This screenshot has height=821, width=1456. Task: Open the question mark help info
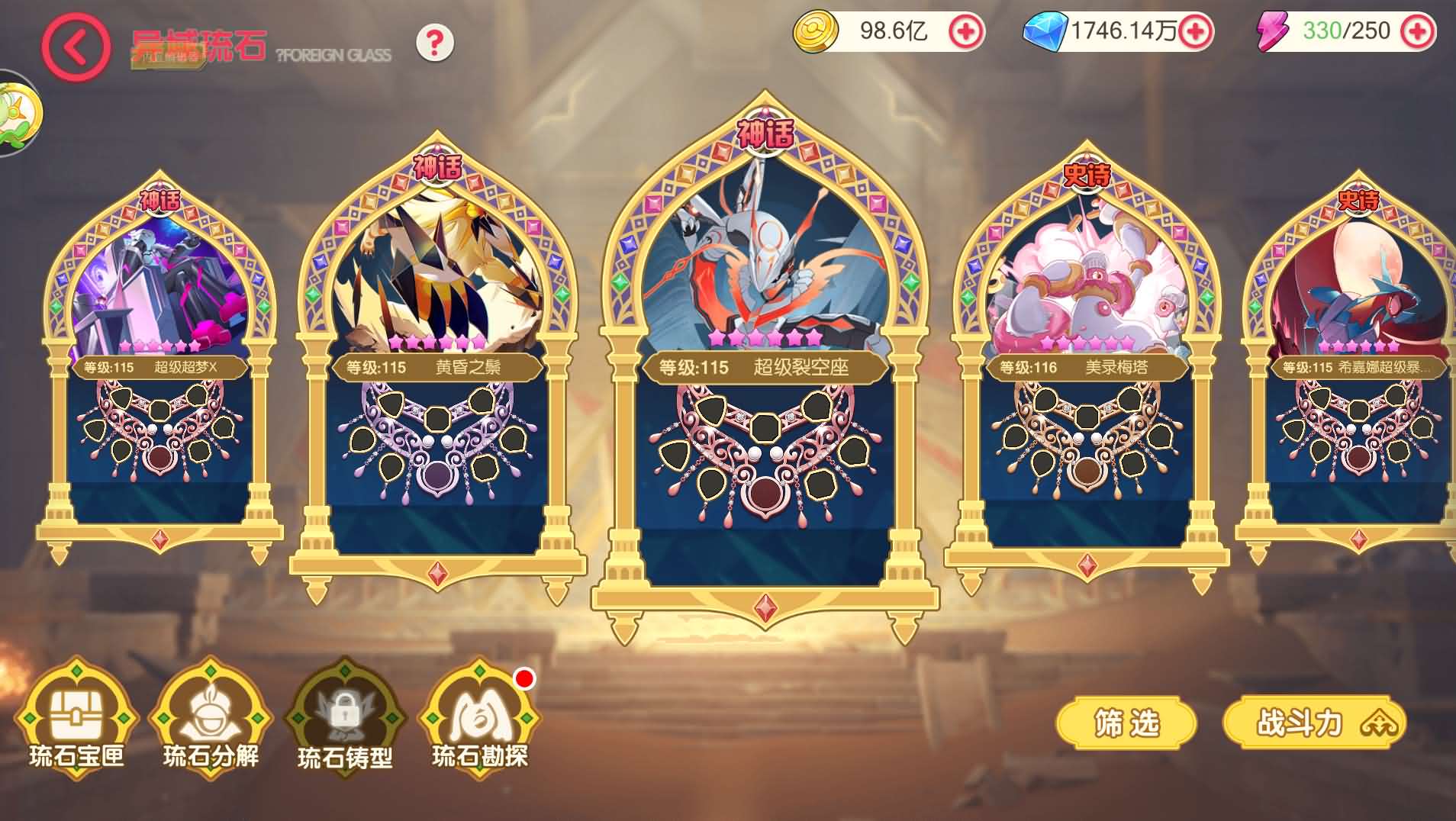[x=435, y=43]
